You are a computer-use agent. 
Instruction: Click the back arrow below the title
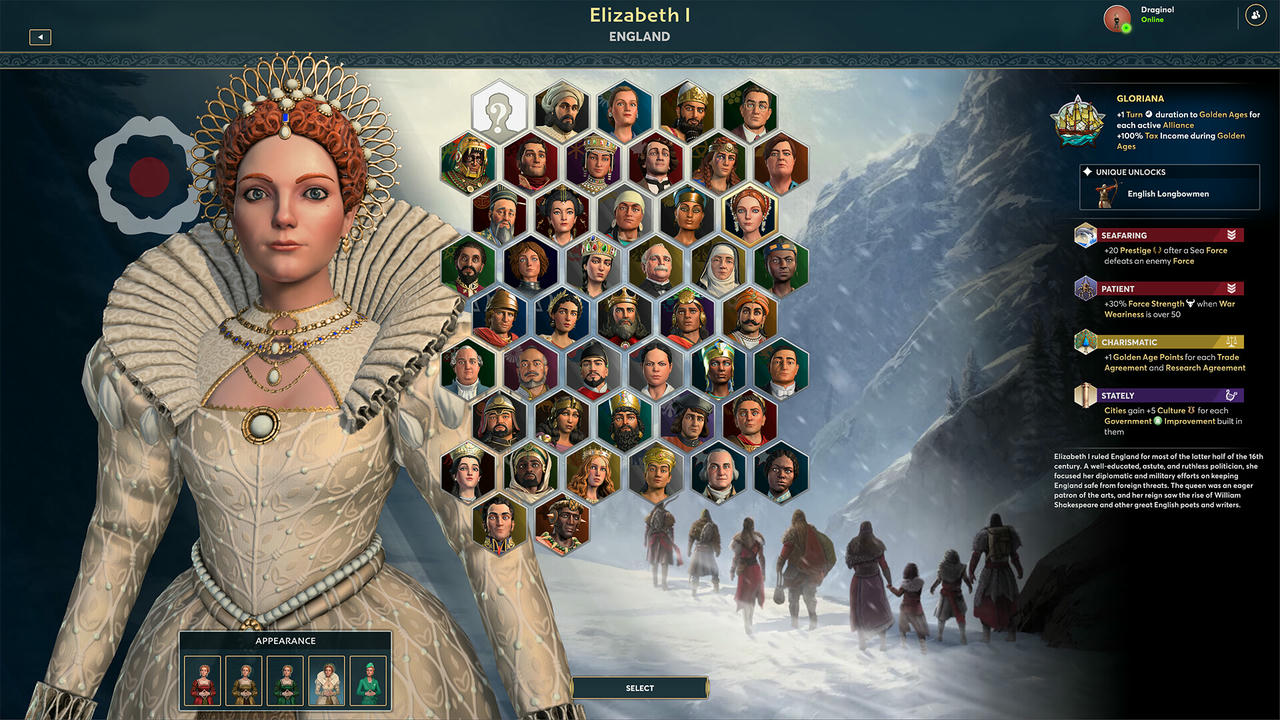click(x=40, y=37)
